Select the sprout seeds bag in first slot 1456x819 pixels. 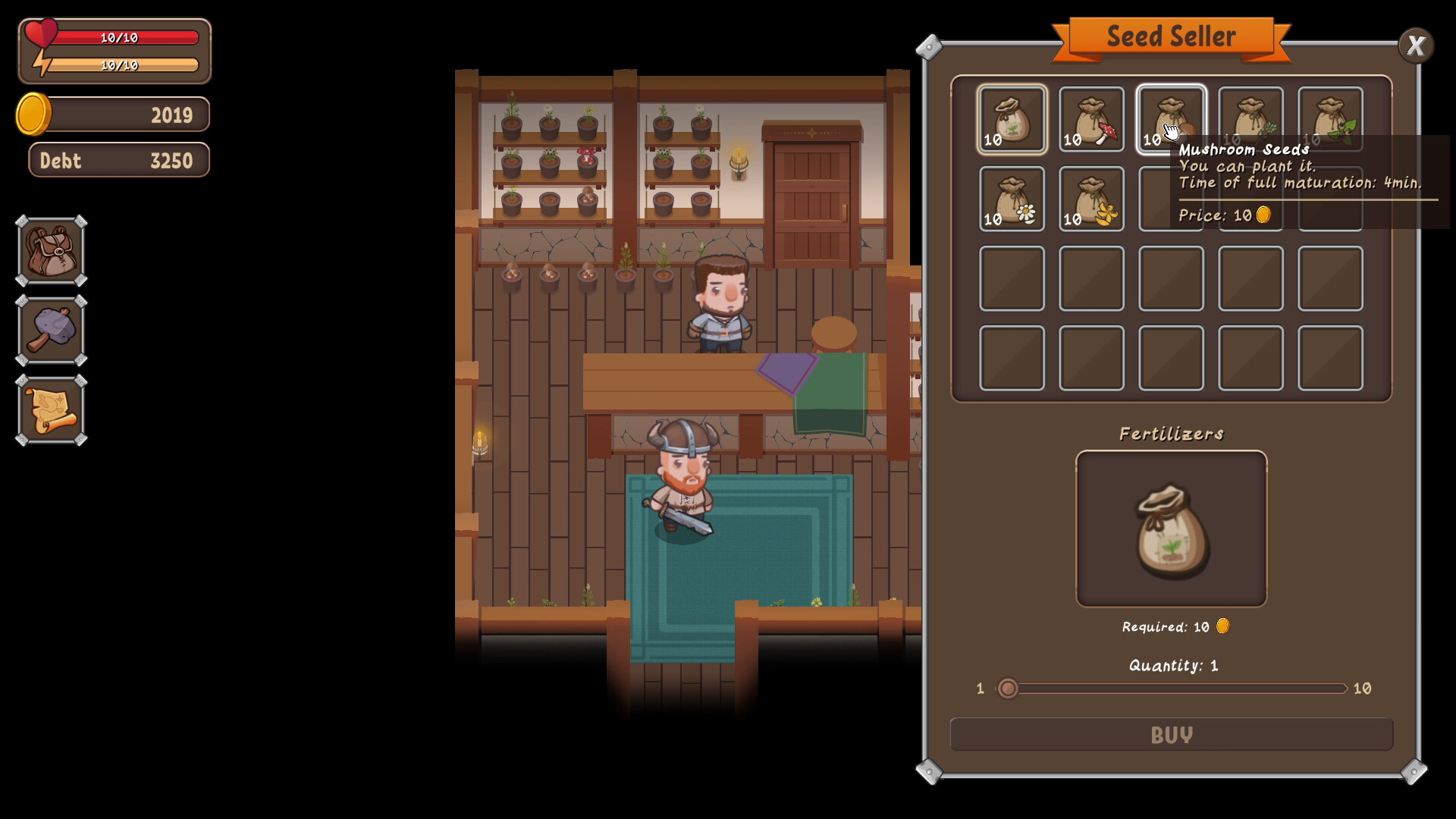[1012, 118]
